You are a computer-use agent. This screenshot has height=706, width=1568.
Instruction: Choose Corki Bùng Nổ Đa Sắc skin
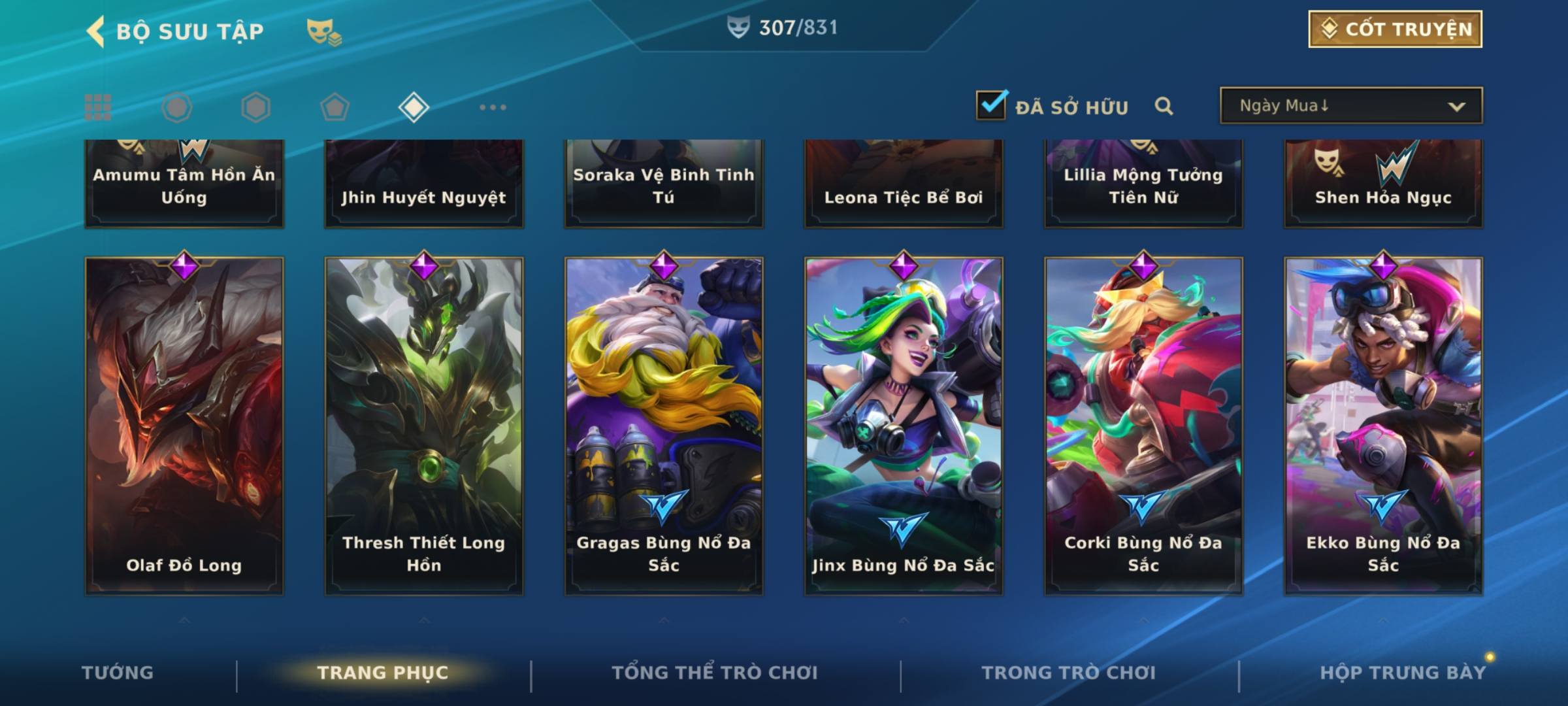point(1143,425)
